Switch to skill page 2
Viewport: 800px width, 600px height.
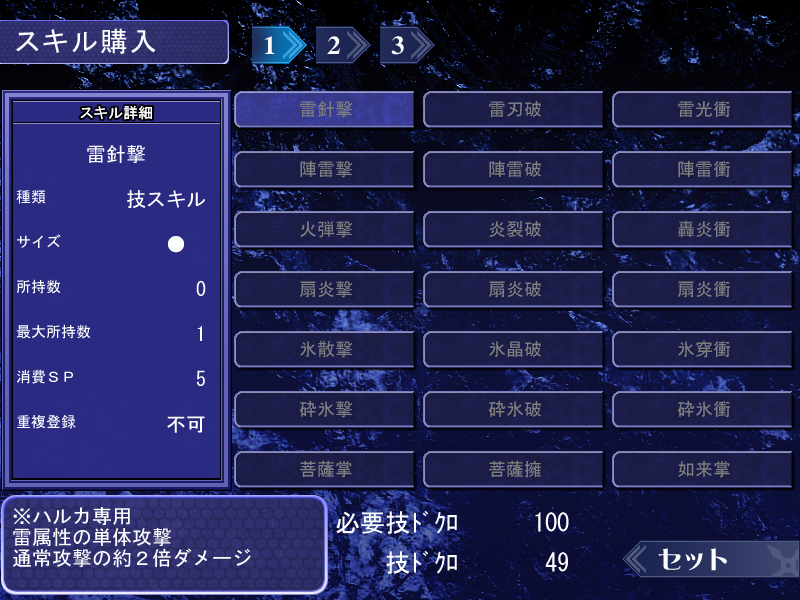point(338,45)
